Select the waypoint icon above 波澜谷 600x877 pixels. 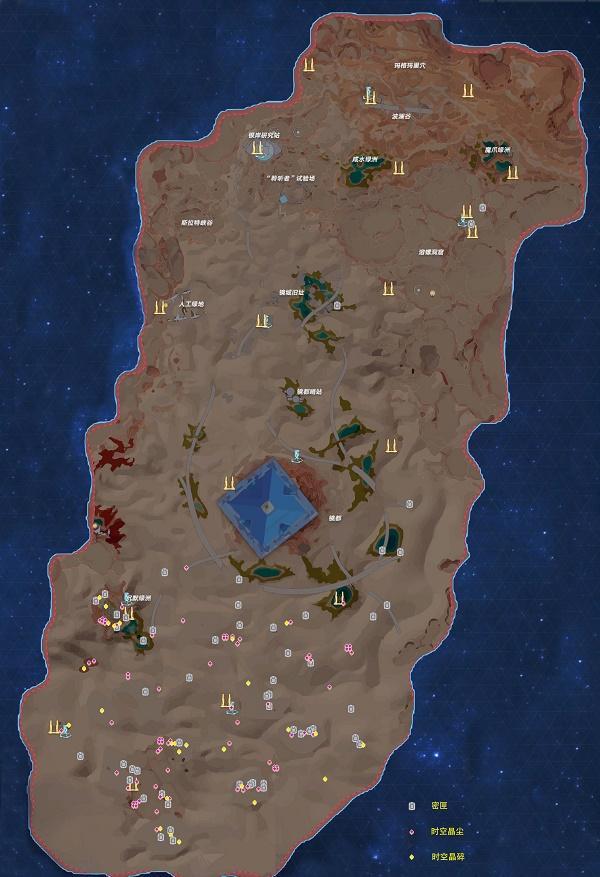pos(369,96)
